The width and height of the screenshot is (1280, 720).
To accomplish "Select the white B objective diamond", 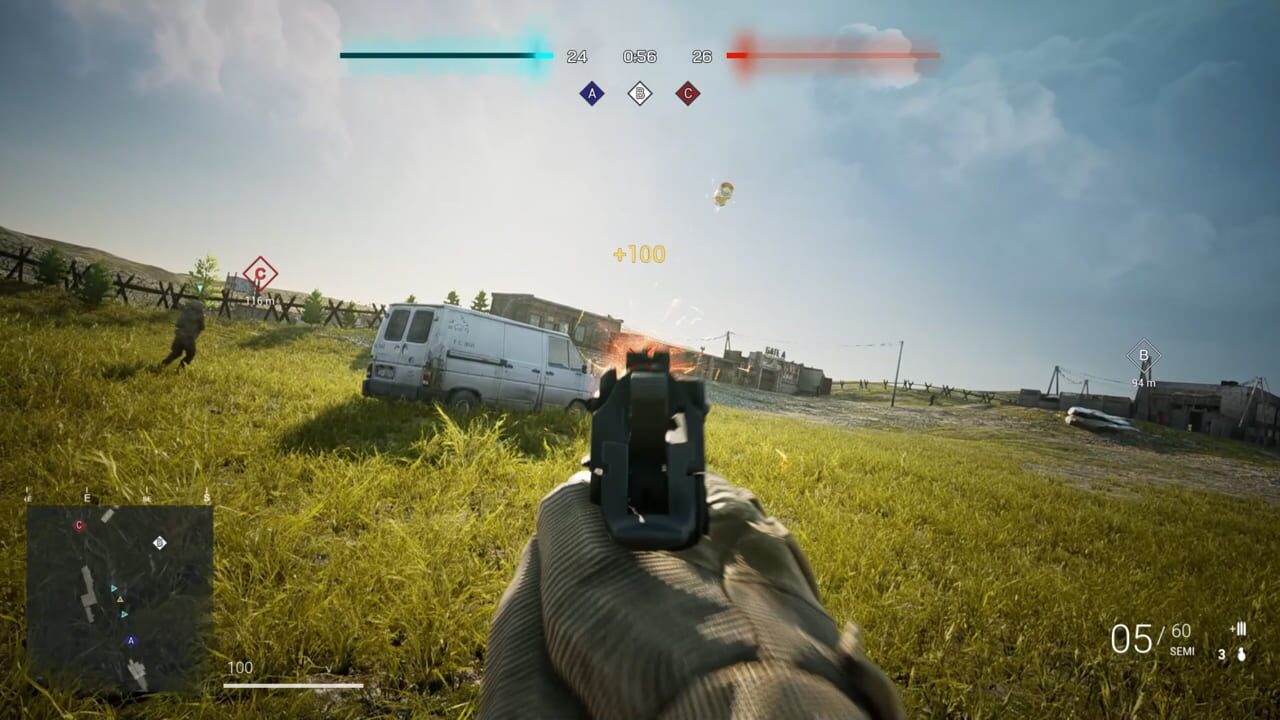I will (641, 92).
